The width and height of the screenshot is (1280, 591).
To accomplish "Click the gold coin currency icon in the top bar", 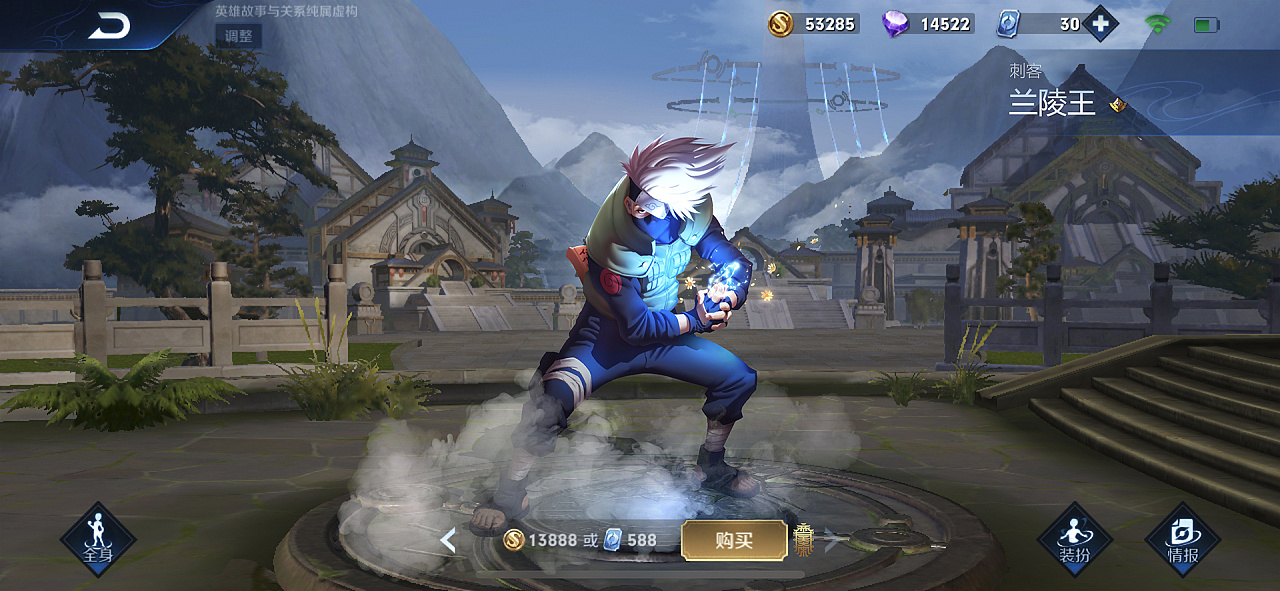I will [781, 24].
